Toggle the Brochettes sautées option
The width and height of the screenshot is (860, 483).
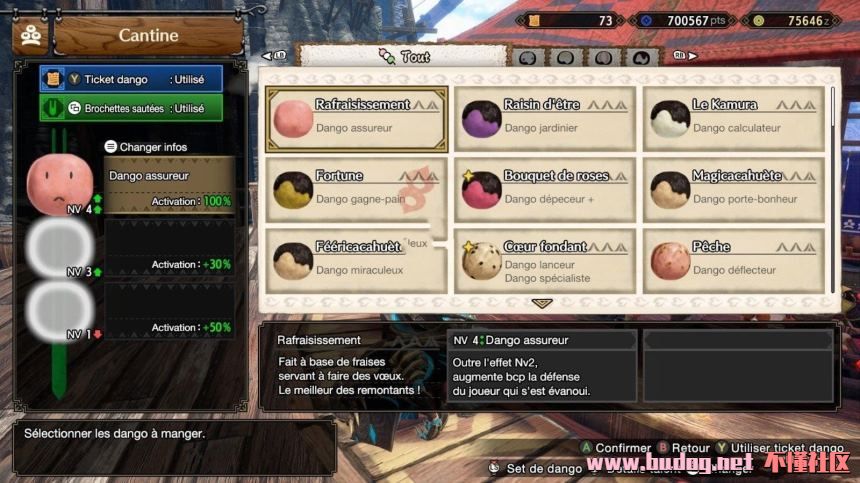coord(131,108)
